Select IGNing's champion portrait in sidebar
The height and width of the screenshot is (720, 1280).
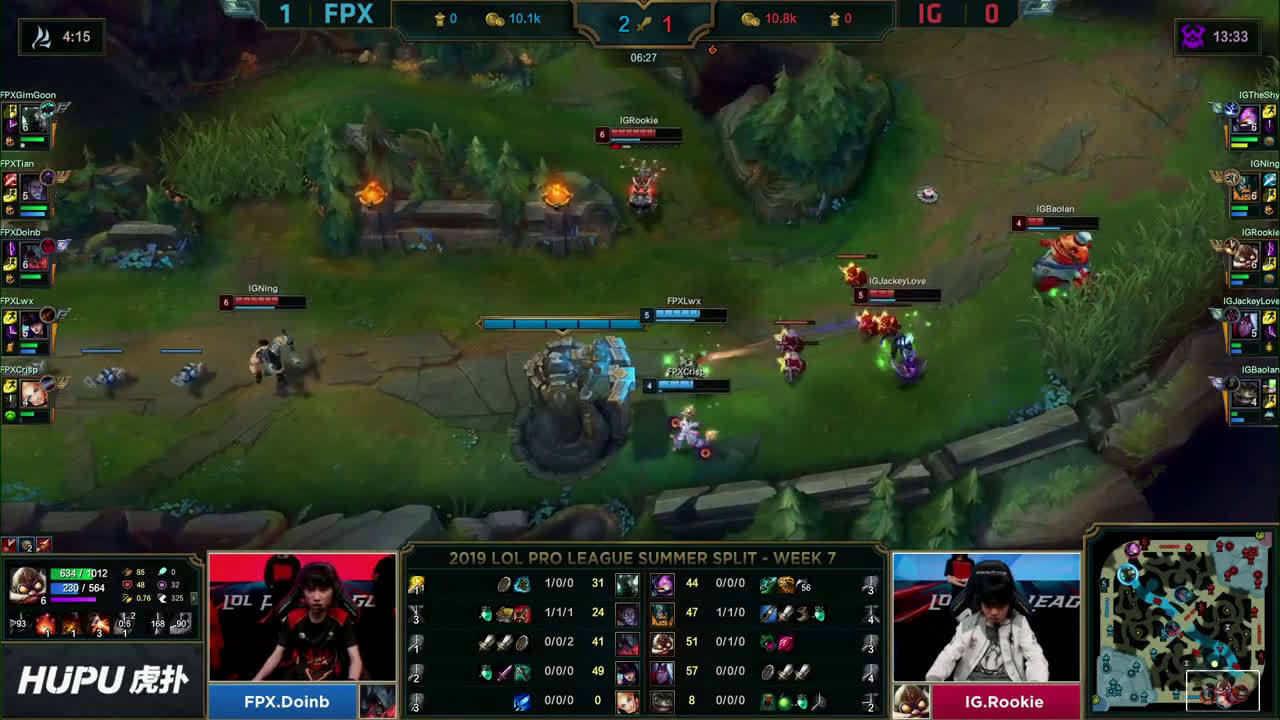click(1247, 188)
